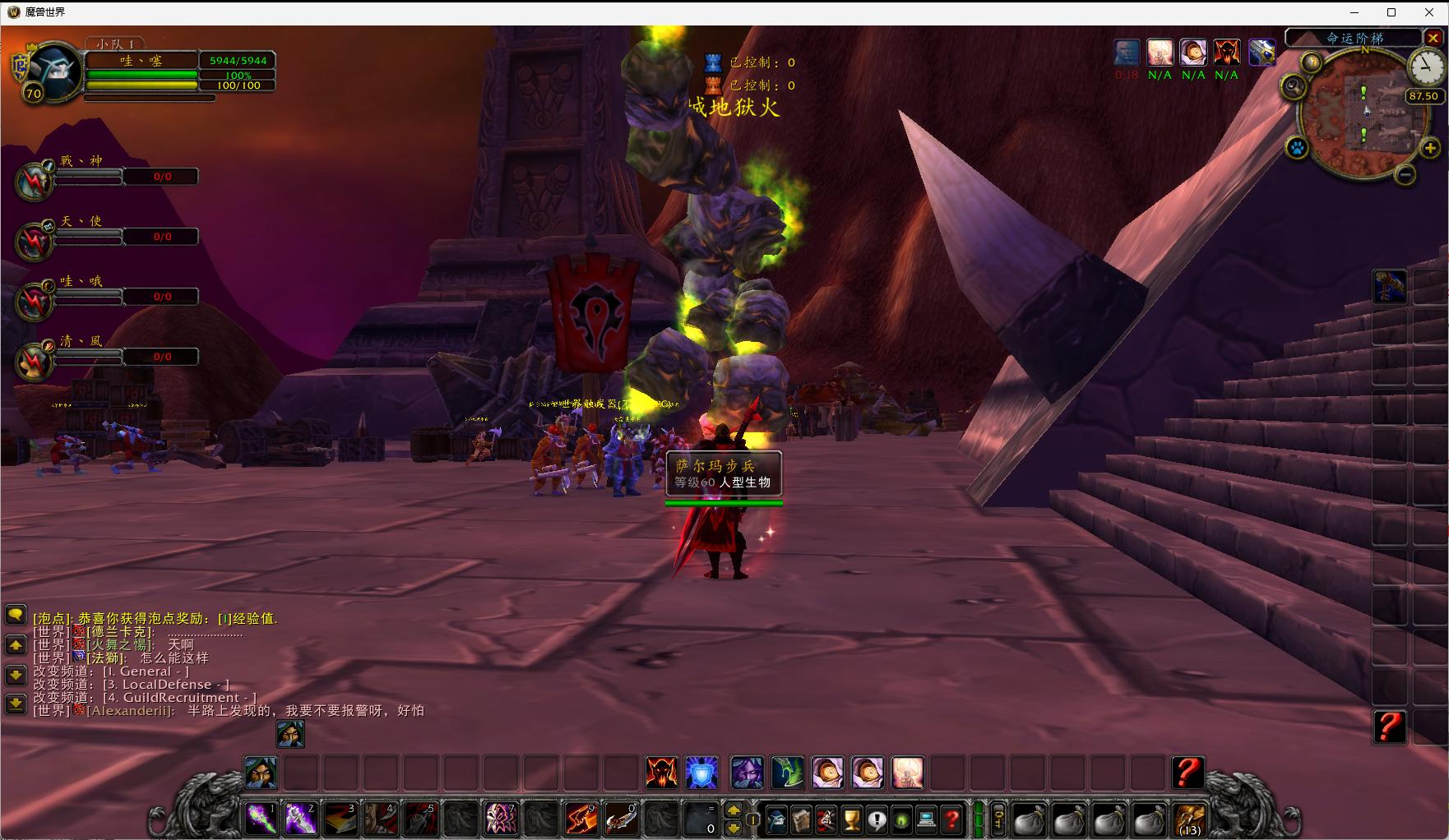Open the clock next to the minimap
Image resolution: width=1449 pixels, height=840 pixels.
click(1425, 67)
